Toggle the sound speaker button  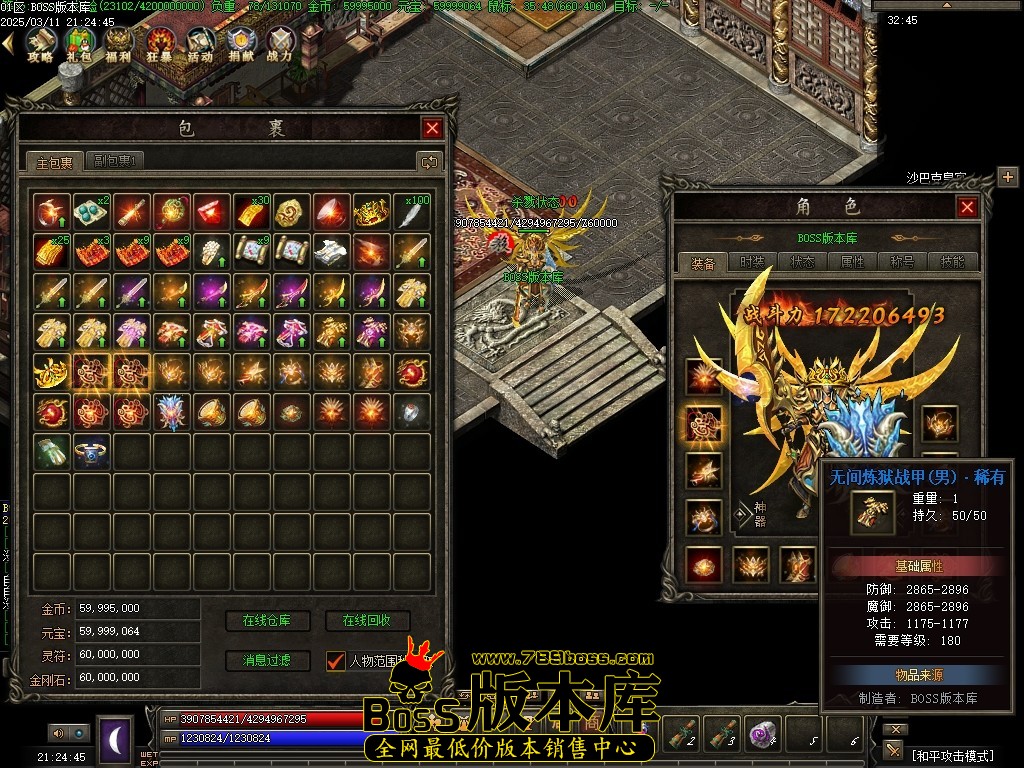pos(58,733)
